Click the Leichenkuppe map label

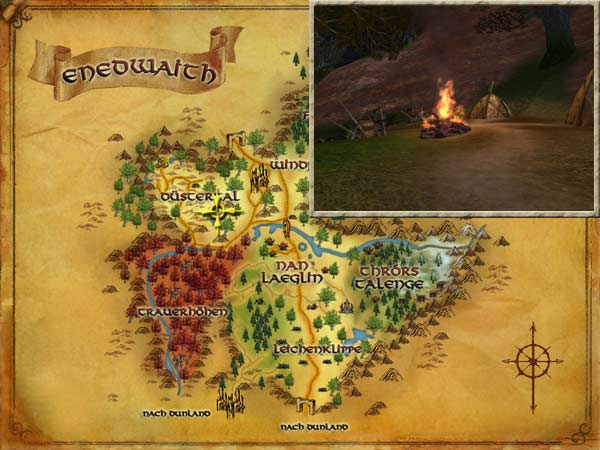[317, 349]
